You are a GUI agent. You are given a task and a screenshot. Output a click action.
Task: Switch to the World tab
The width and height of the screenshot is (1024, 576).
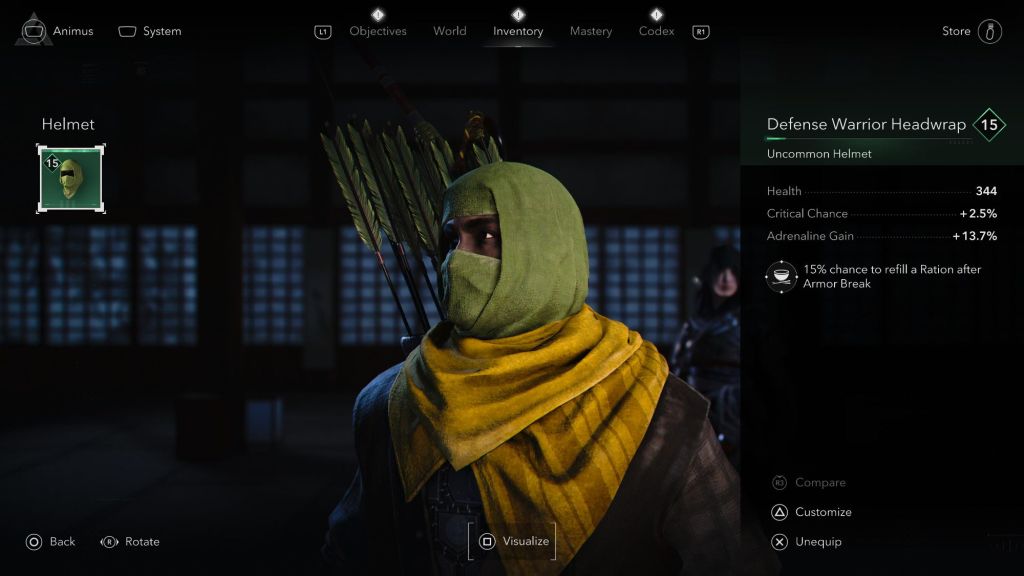click(x=449, y=31)
